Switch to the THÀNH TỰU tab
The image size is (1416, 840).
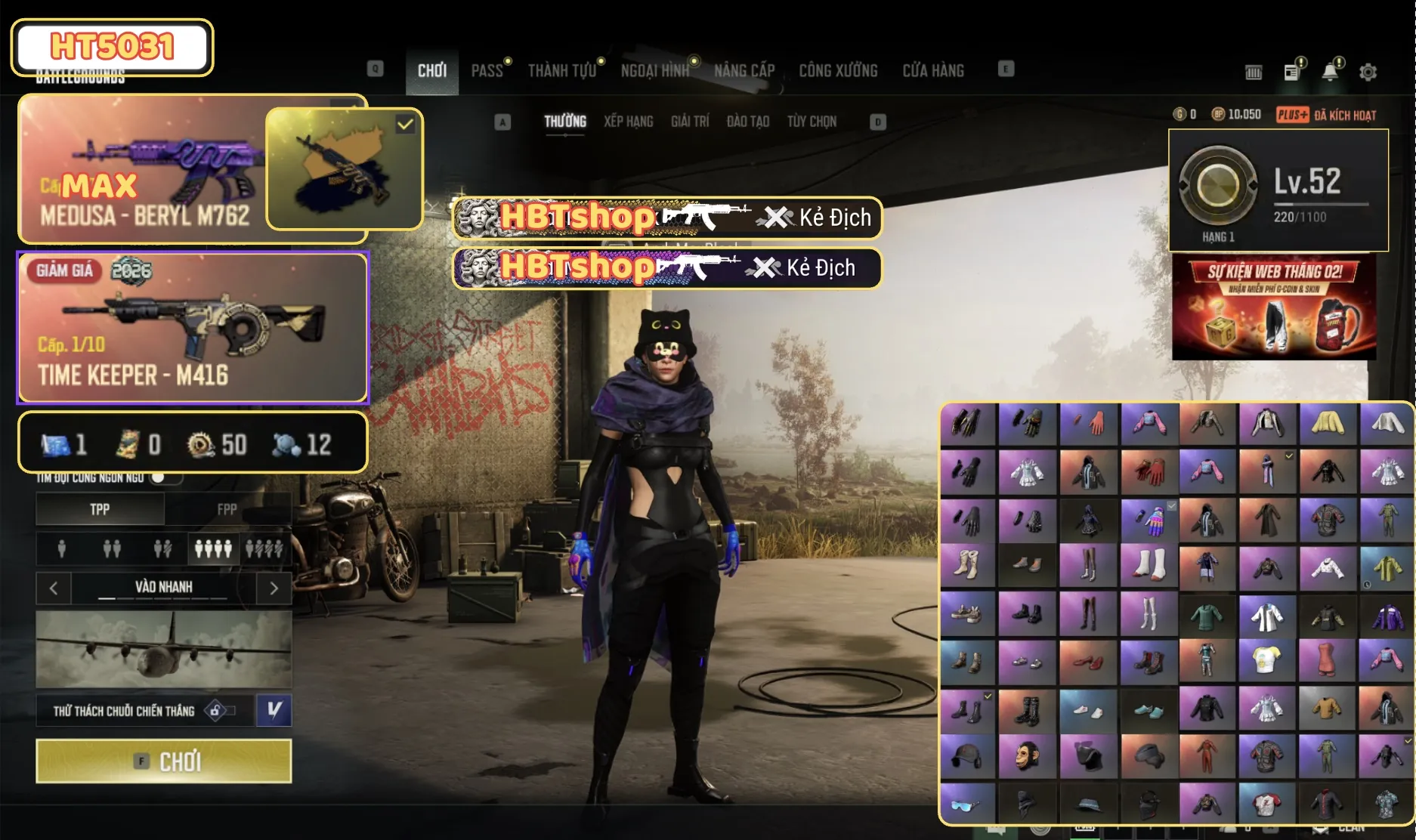coord(562,71)
